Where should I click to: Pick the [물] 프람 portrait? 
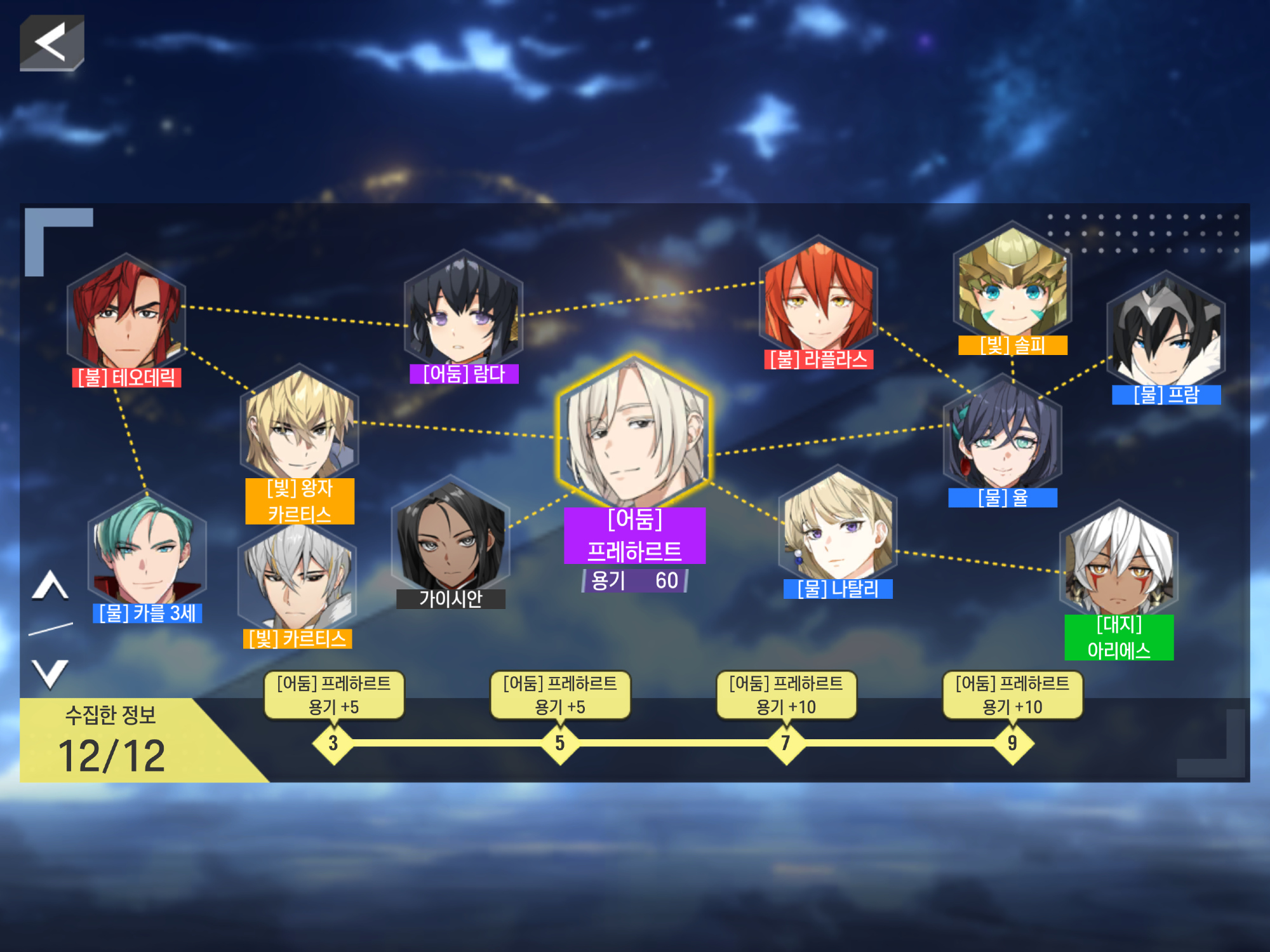pyautogui.click(x=1166, y=331)
